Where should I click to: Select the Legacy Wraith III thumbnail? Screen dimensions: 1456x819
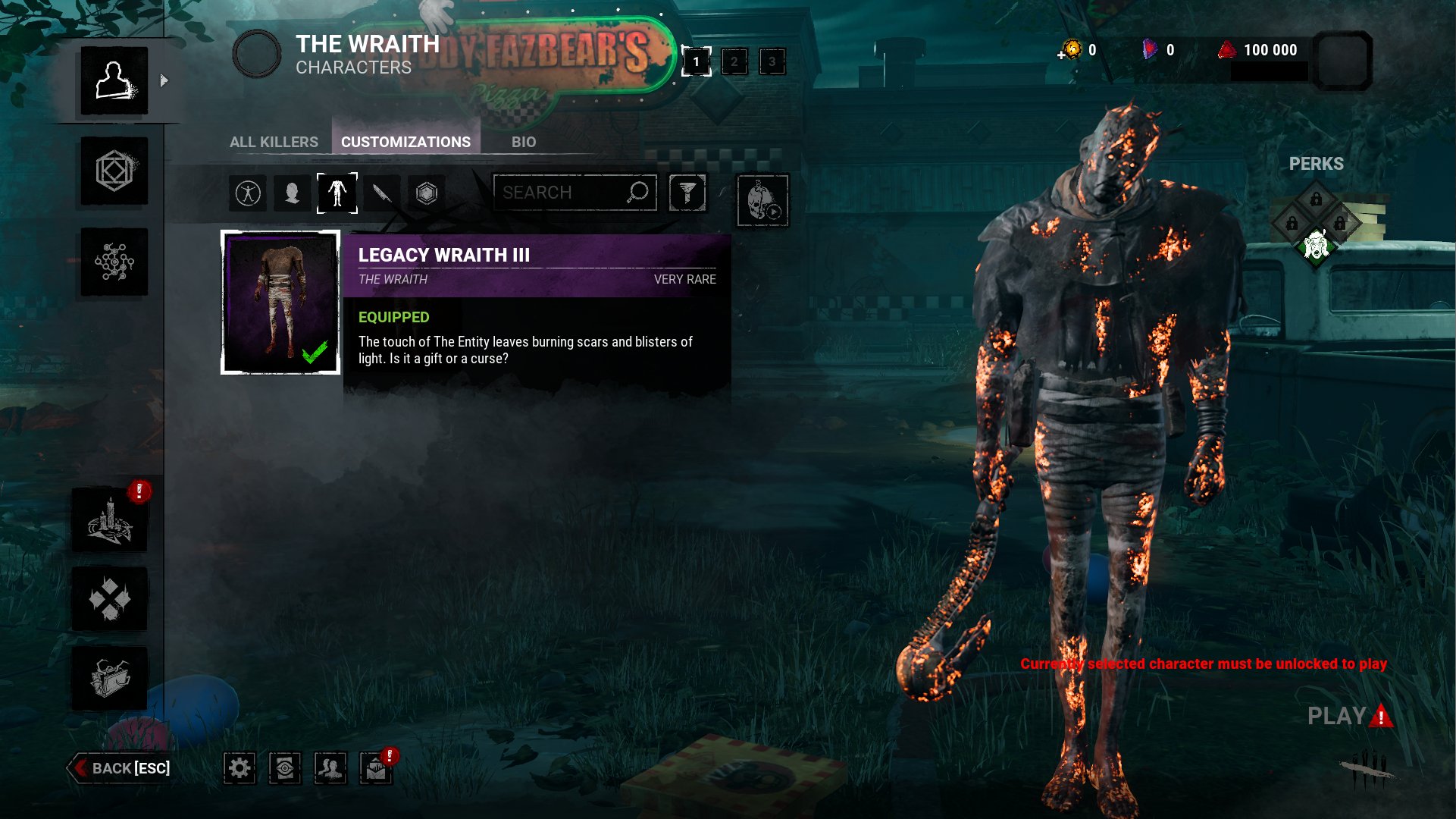(x=280, y=303)
